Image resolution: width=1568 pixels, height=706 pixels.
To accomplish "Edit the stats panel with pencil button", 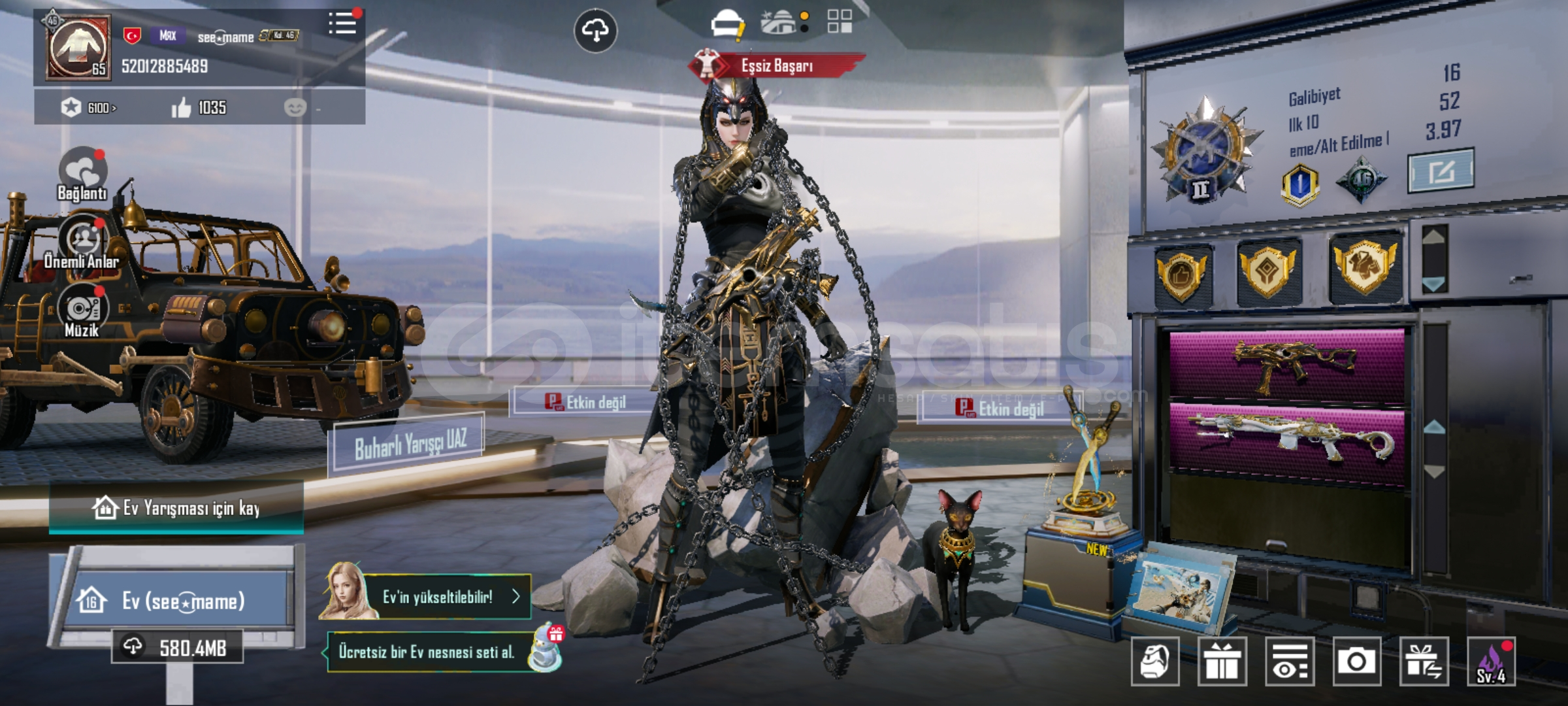I will tap(1441, 171).
